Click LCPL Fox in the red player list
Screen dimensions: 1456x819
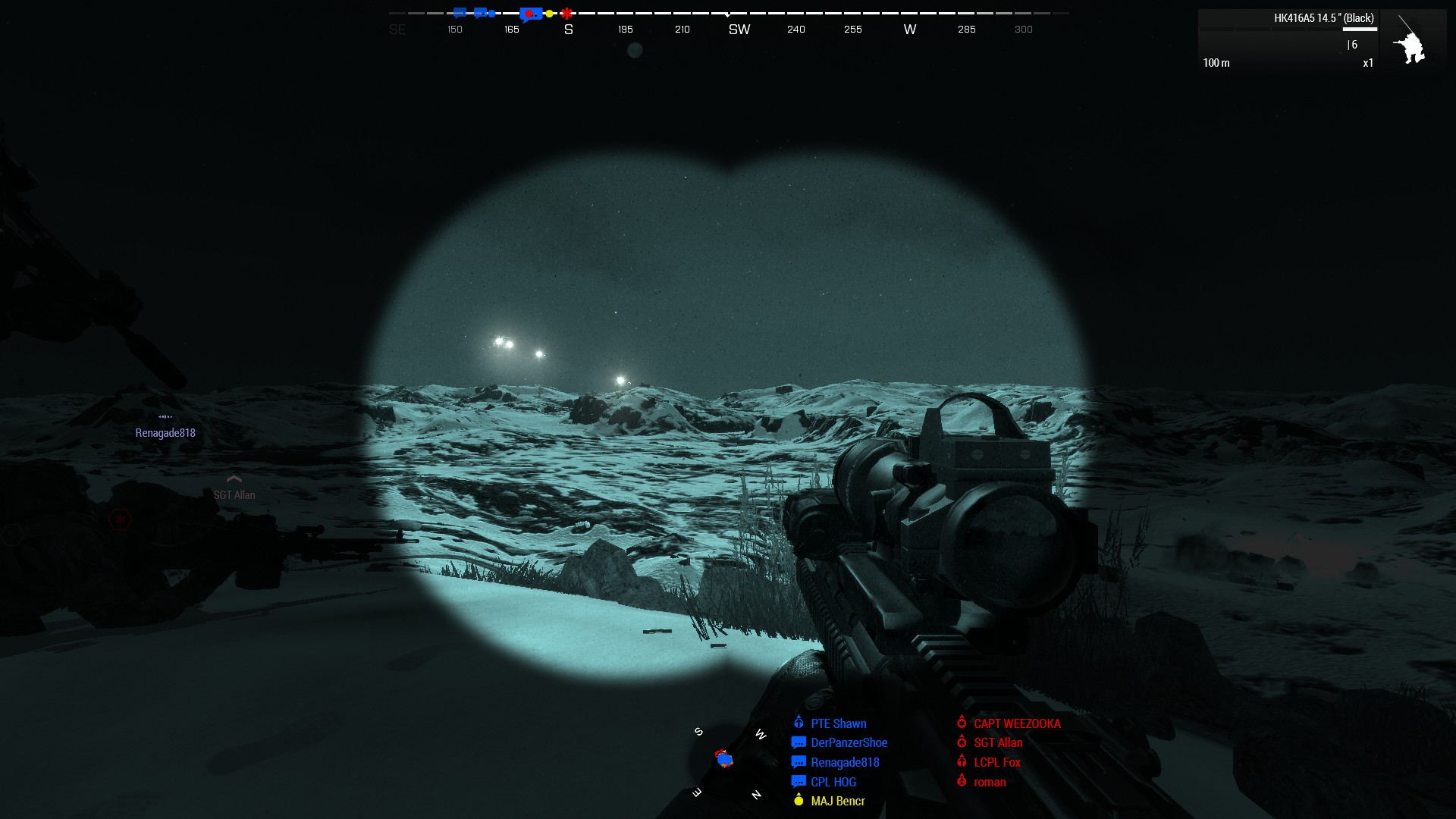[996, 762]
